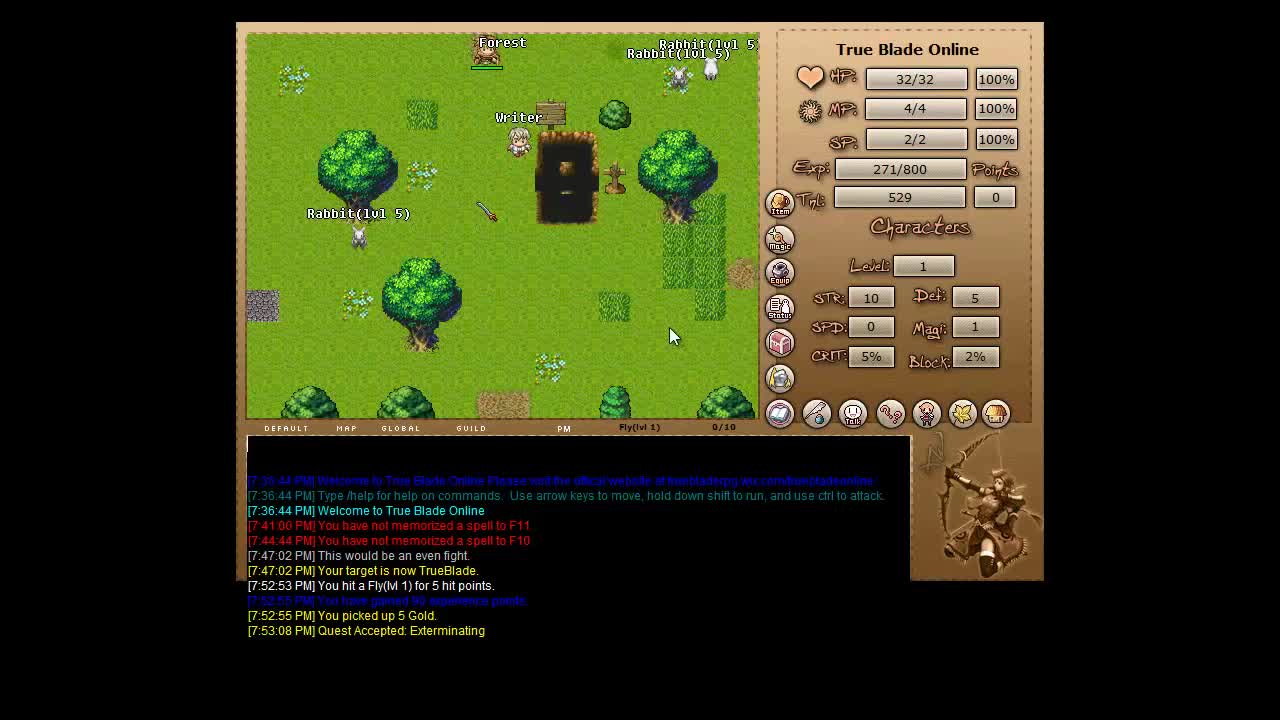The height and width of the screenshot is (720, 1280).
Task: Open the Magic panel icon
Action: 780,238
